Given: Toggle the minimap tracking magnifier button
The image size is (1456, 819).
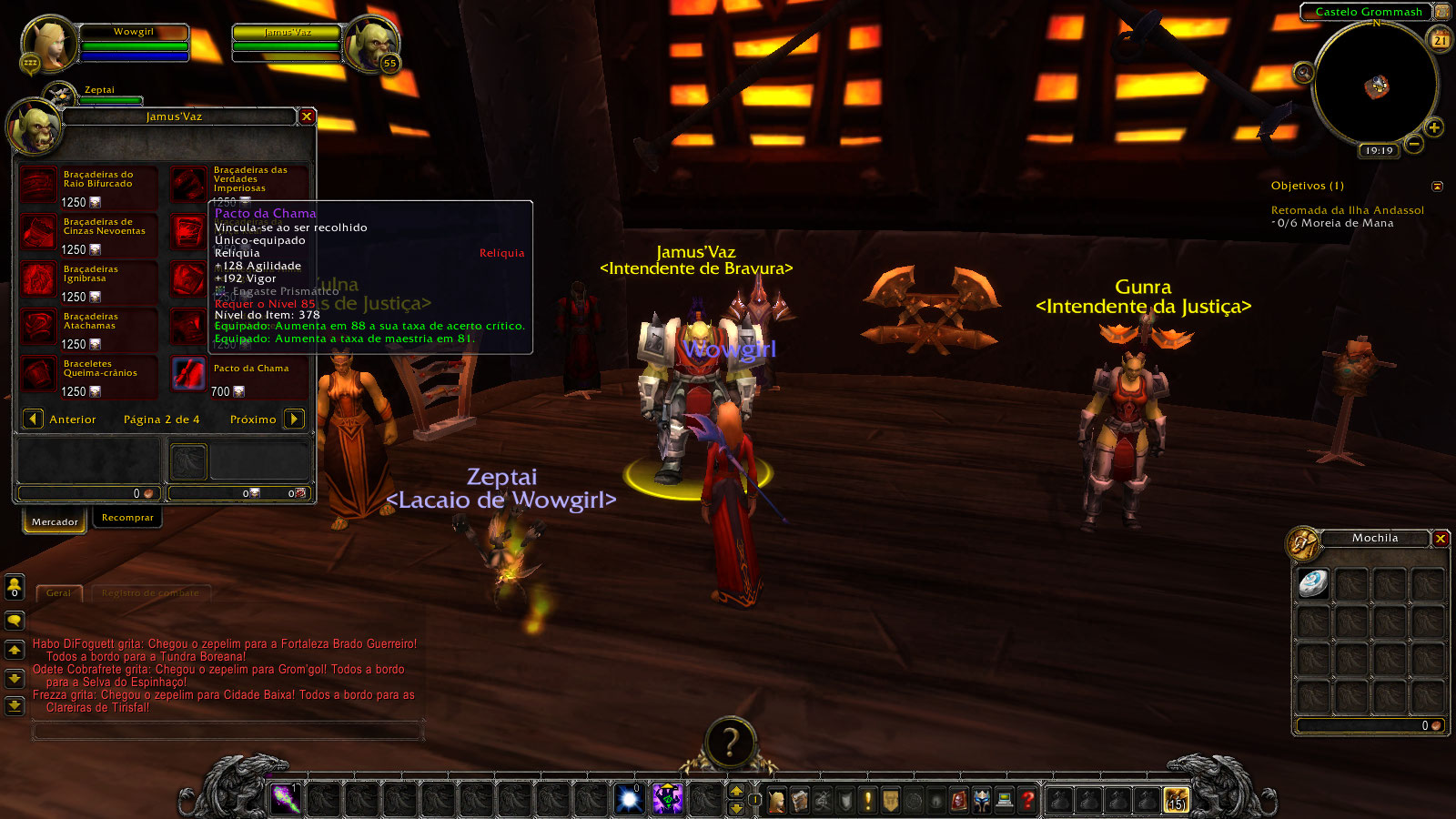Looking at the screenshot, I should [1304, 73].
